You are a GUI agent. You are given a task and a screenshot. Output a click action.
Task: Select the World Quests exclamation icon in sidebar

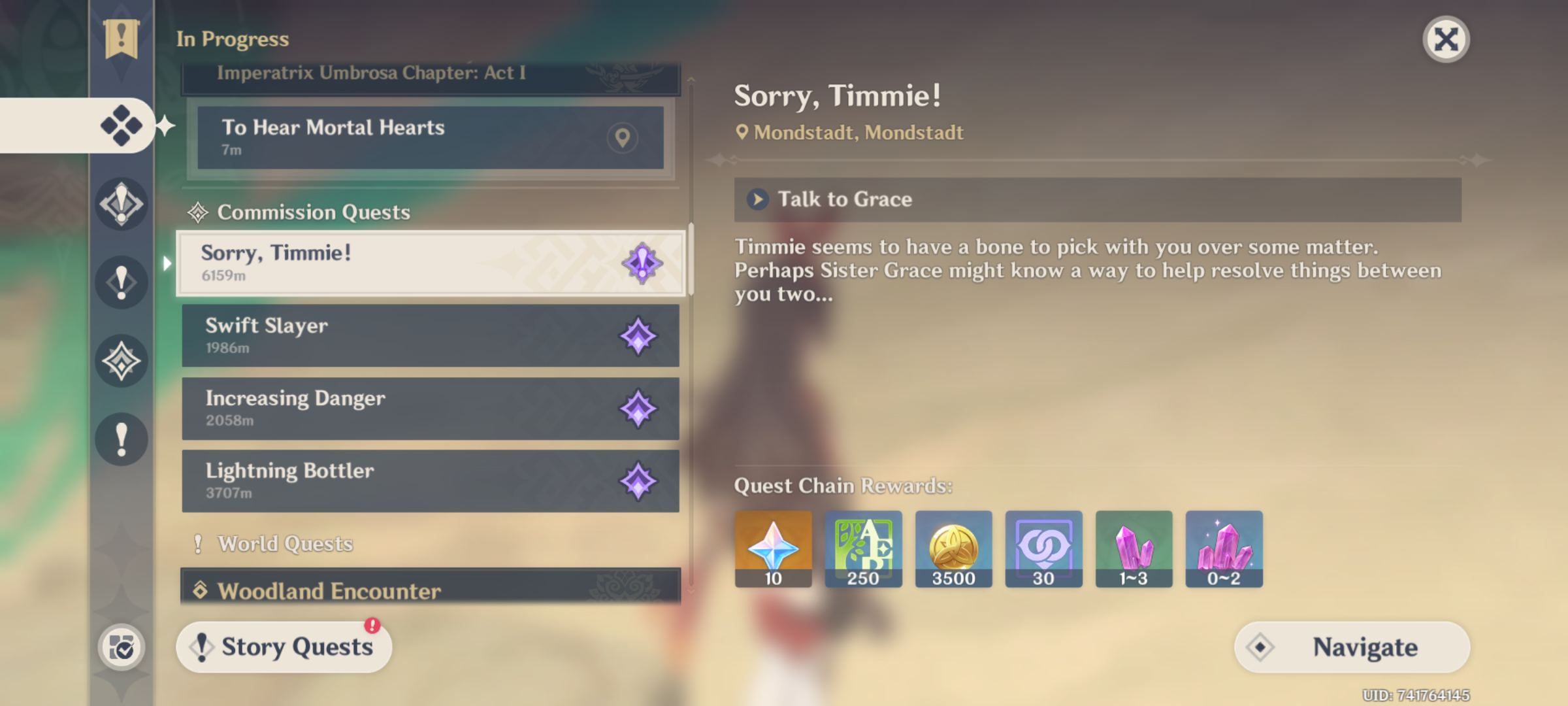click(120, 439)
